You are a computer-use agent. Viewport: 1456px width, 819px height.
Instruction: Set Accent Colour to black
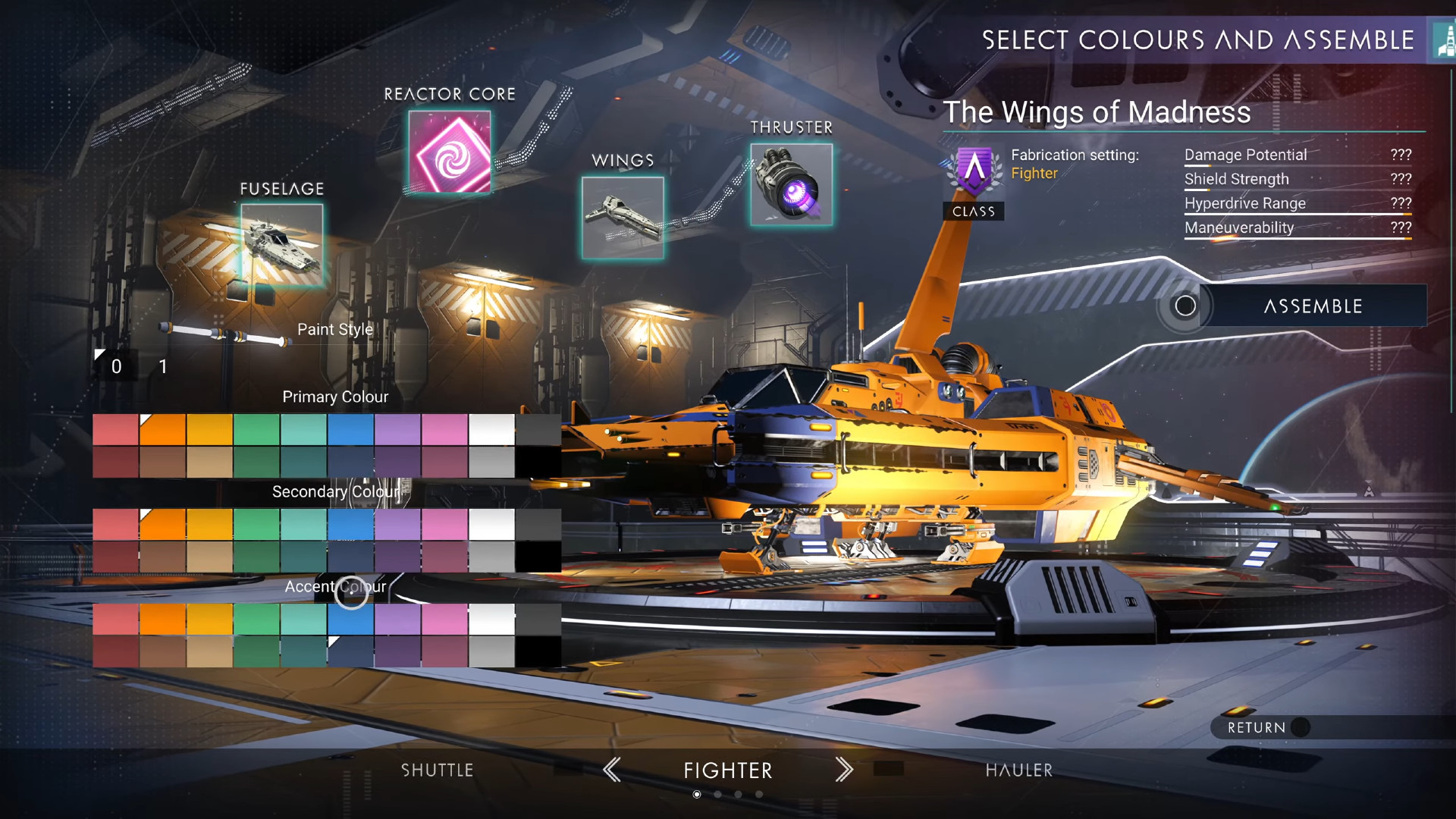(538, 651)
